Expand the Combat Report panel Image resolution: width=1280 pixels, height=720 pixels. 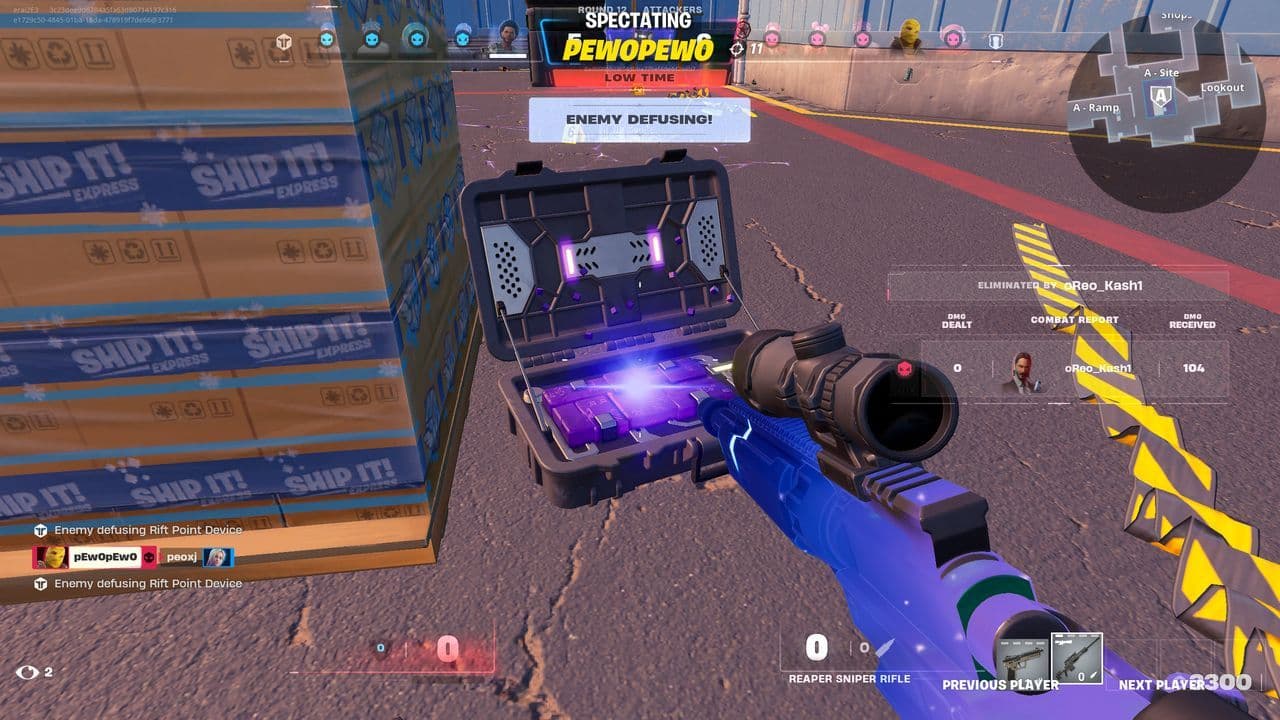point(1073,322)
